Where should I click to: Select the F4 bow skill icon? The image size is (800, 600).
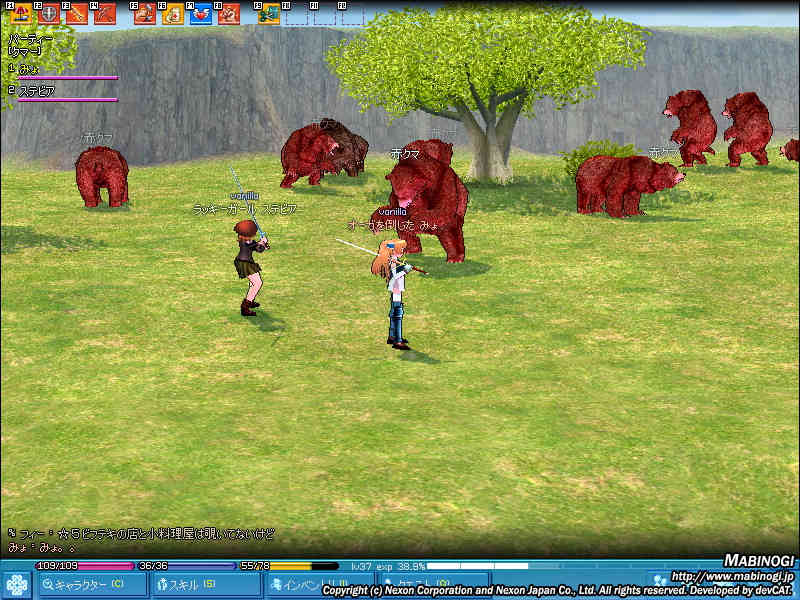[x=105, y=14]
